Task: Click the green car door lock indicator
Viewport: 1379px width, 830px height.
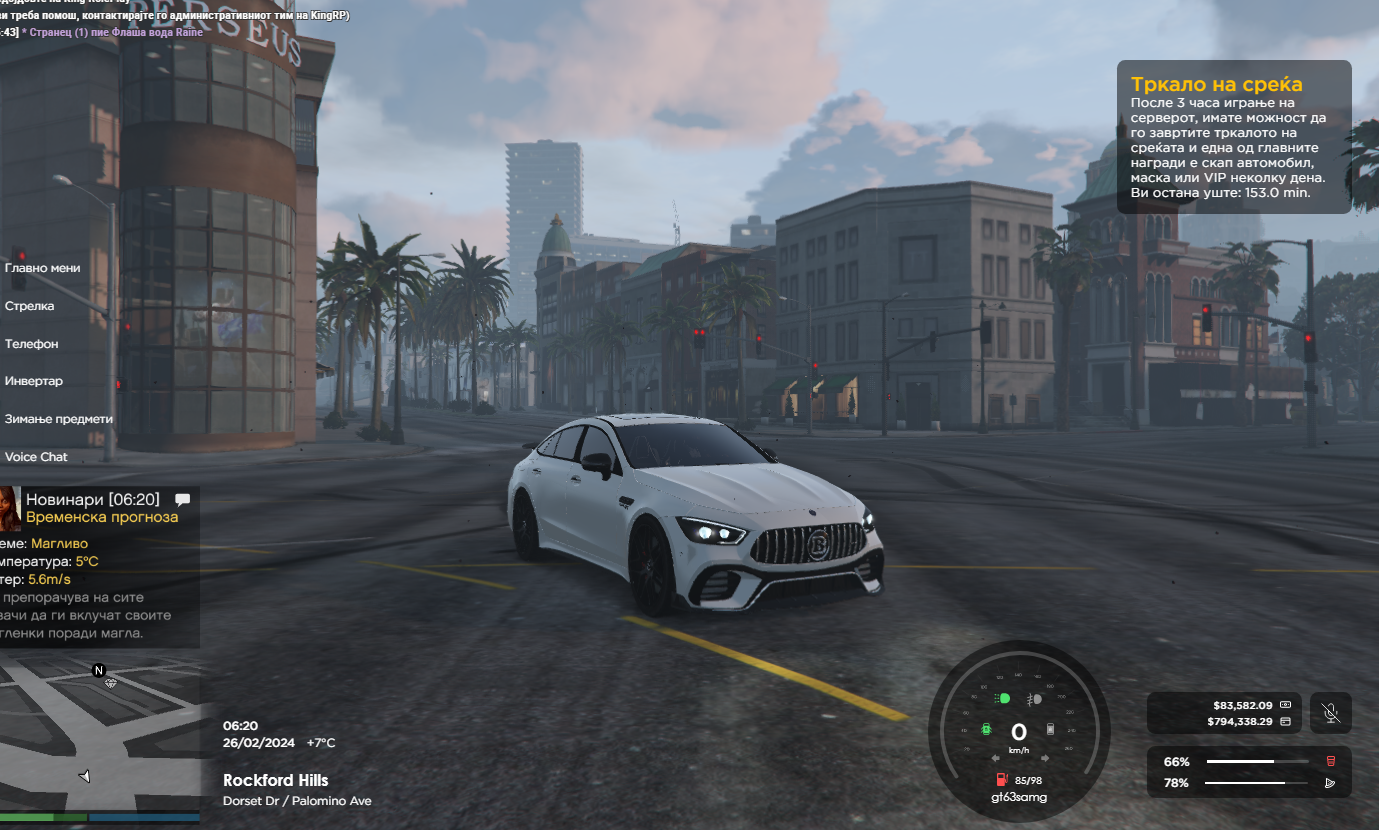Action: point(987,730)
